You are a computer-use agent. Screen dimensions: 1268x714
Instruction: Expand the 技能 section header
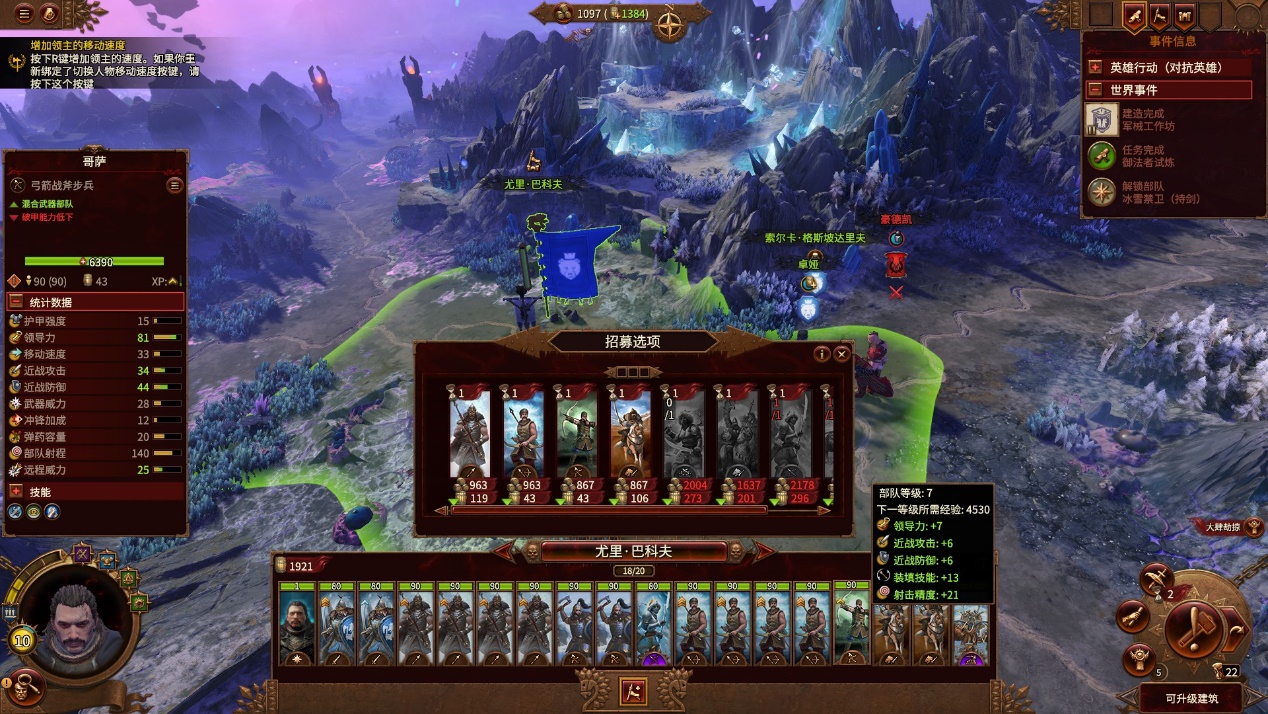(x=17, y=492)
